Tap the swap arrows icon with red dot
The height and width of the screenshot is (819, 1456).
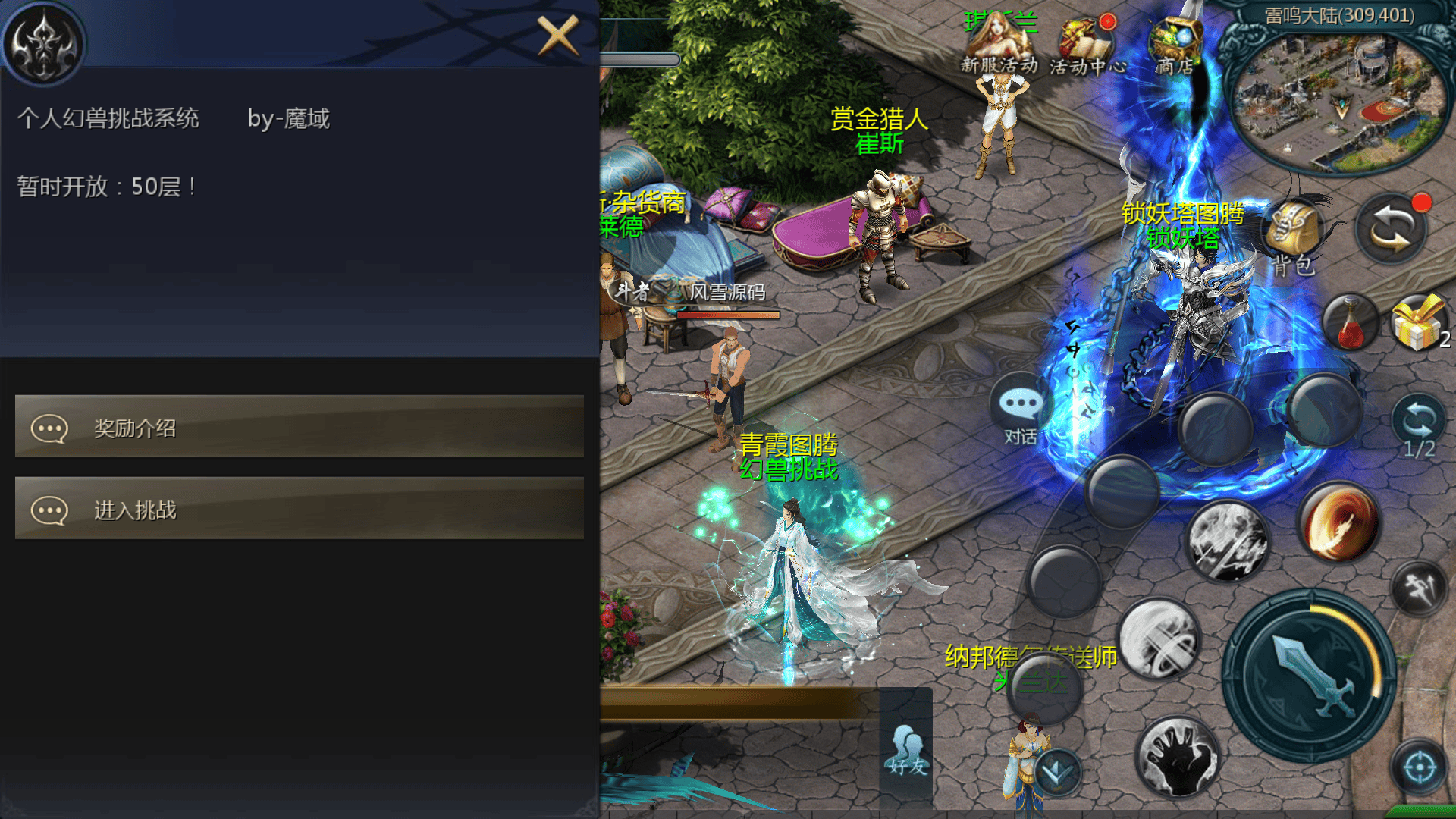[1392, 229]
